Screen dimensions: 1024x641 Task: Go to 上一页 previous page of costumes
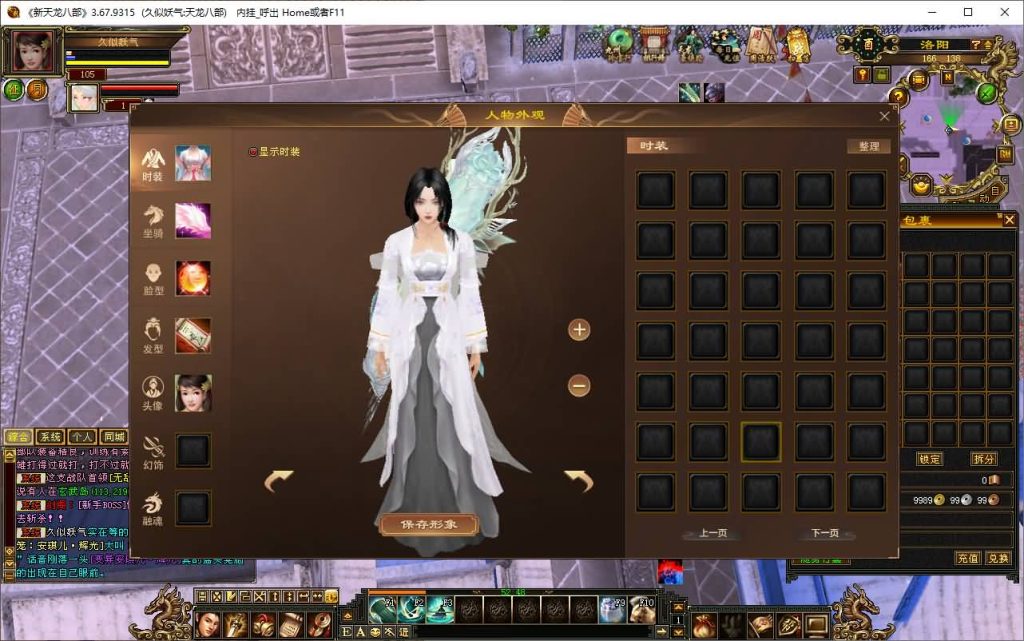coord(712,533)
